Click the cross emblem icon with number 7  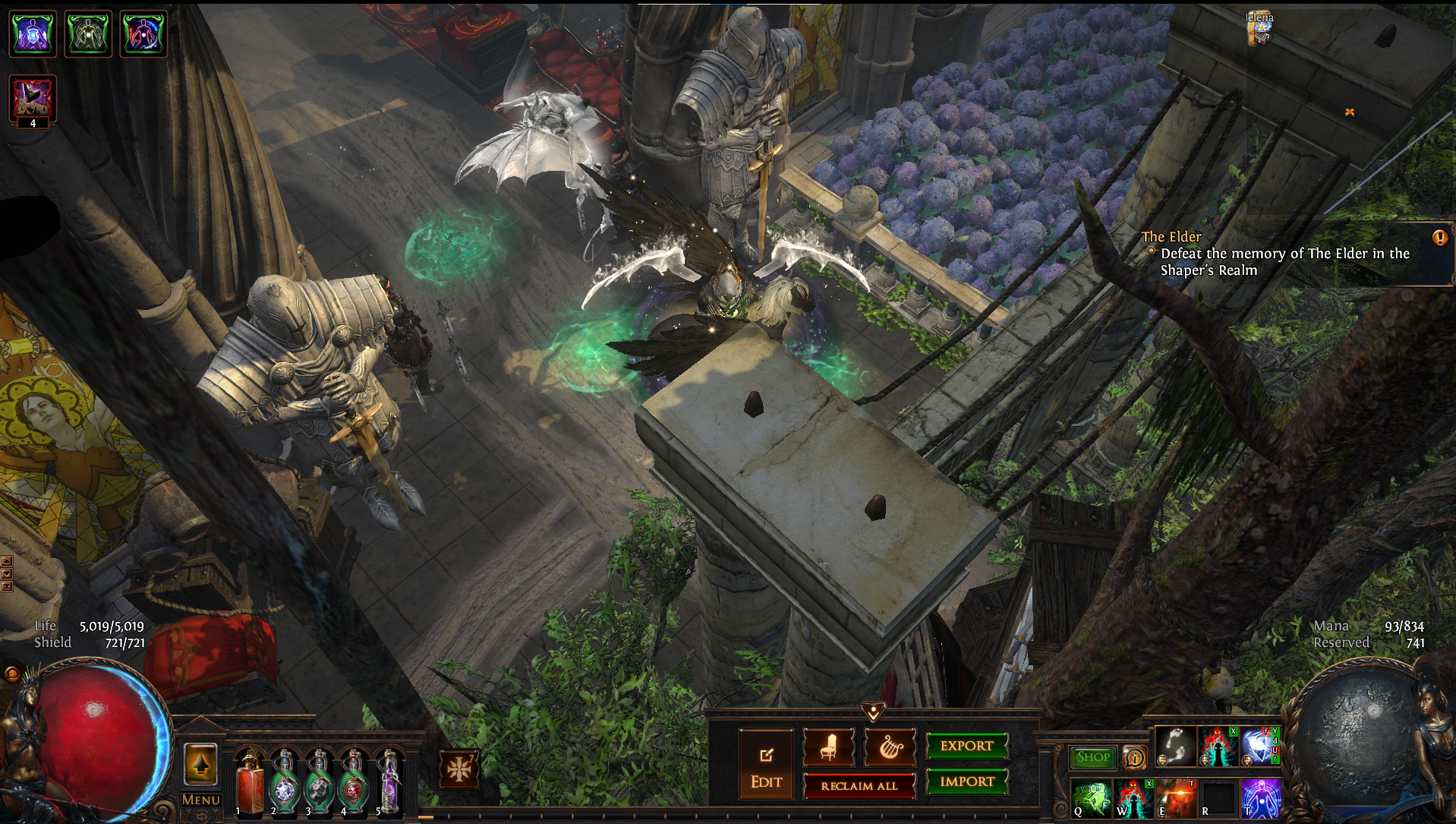tap(459, 769)
